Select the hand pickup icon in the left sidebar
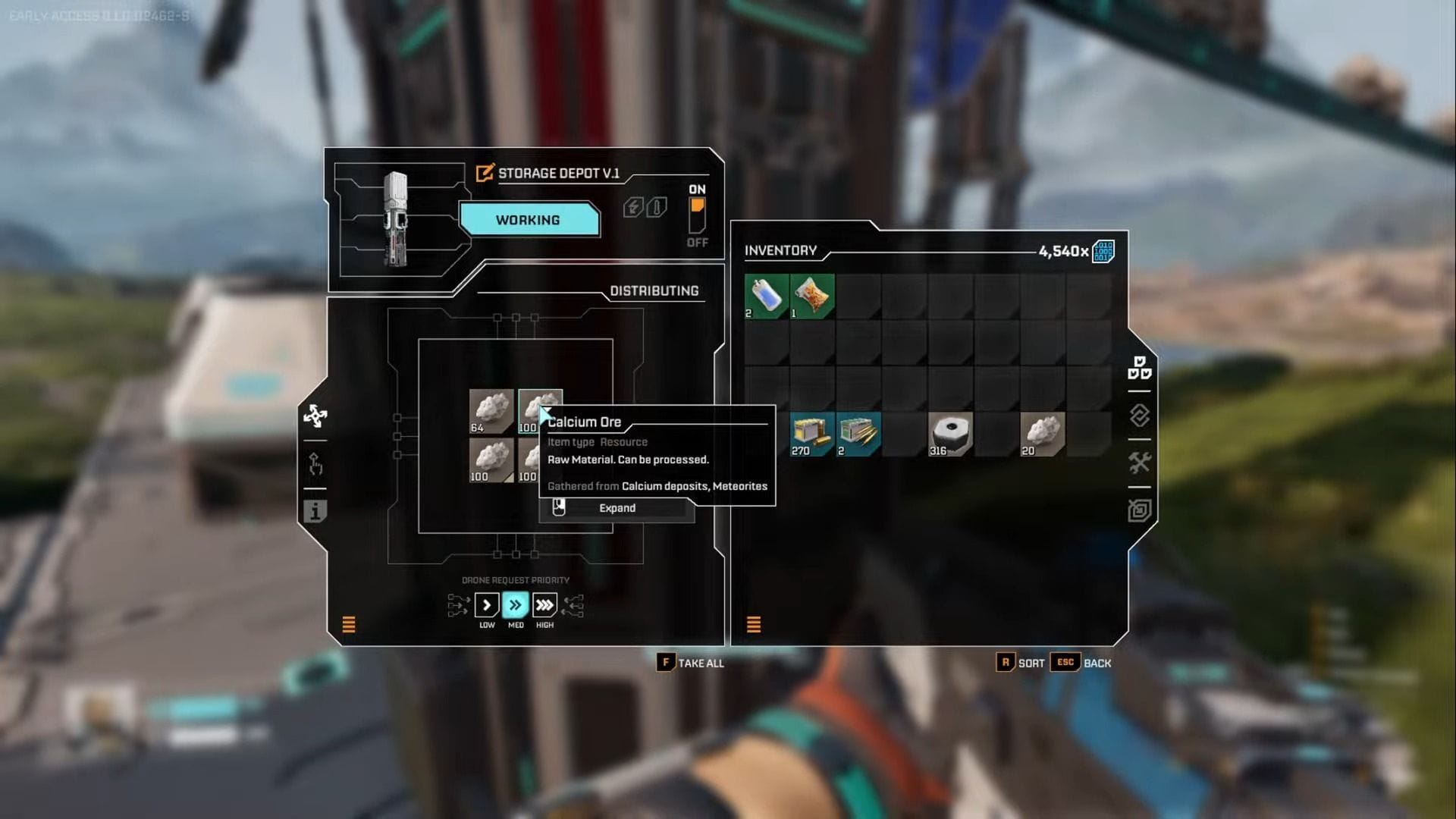The image size is (1456, 819). click(315, 463)
